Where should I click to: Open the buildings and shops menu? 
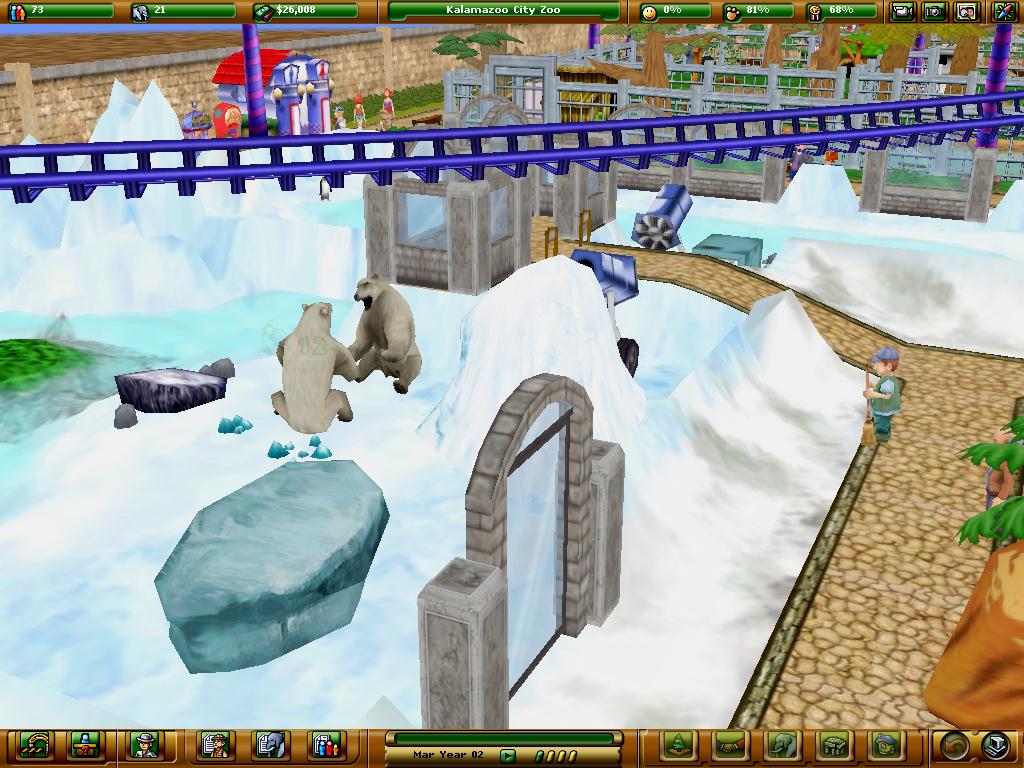pyautogui.click(x=884, y=745)
